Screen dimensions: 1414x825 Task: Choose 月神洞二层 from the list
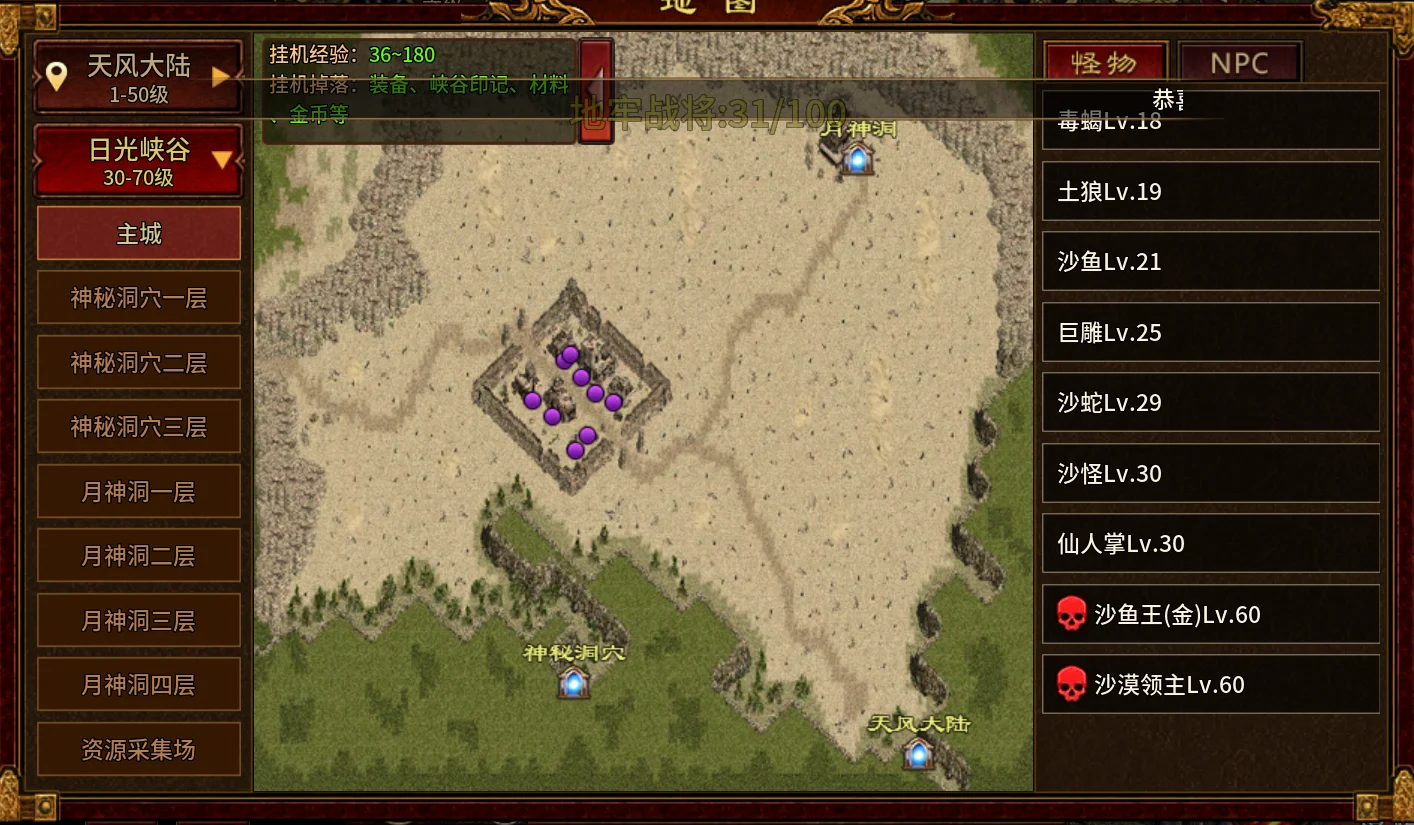139,556
